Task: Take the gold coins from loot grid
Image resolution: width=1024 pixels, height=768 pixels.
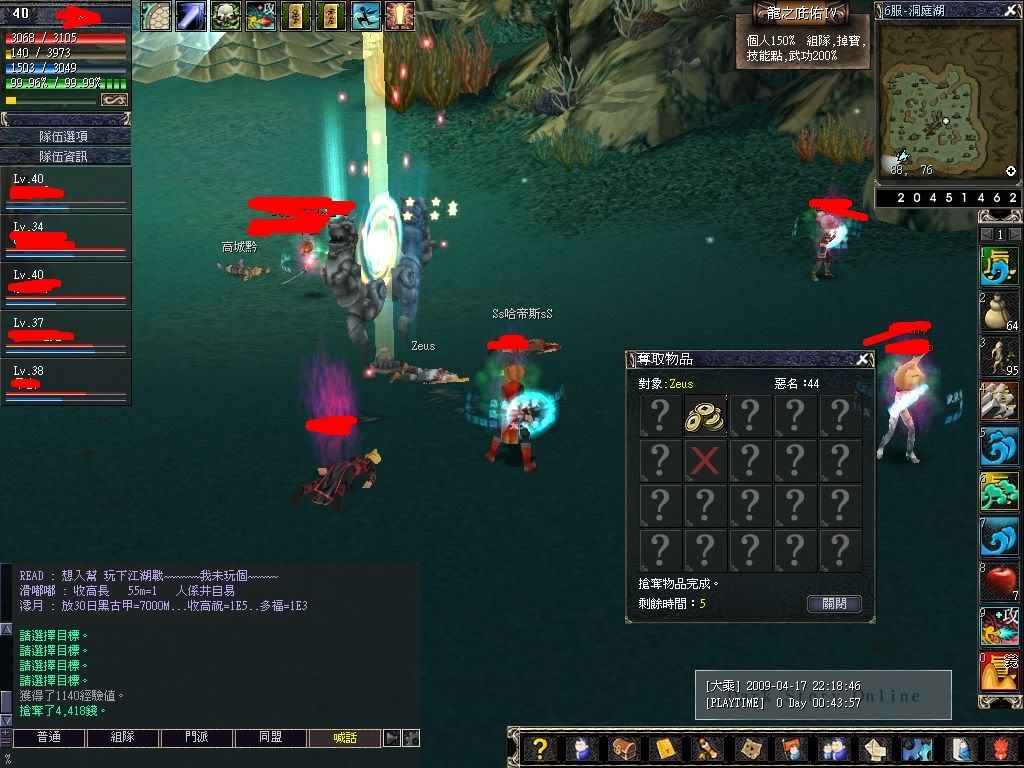Action: [x=704, y=416]
